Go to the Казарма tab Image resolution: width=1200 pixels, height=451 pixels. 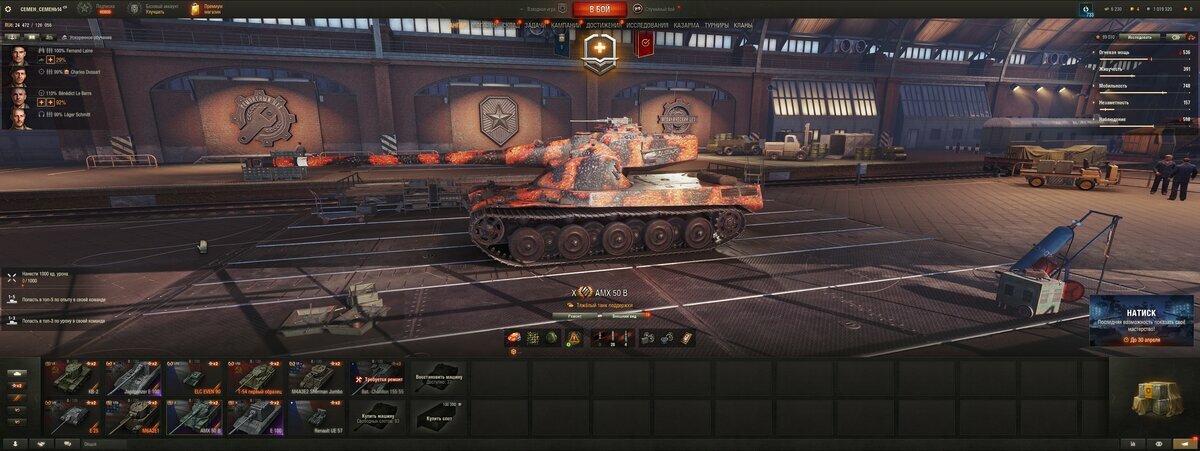pyautogui.click(x=687, y=25)
